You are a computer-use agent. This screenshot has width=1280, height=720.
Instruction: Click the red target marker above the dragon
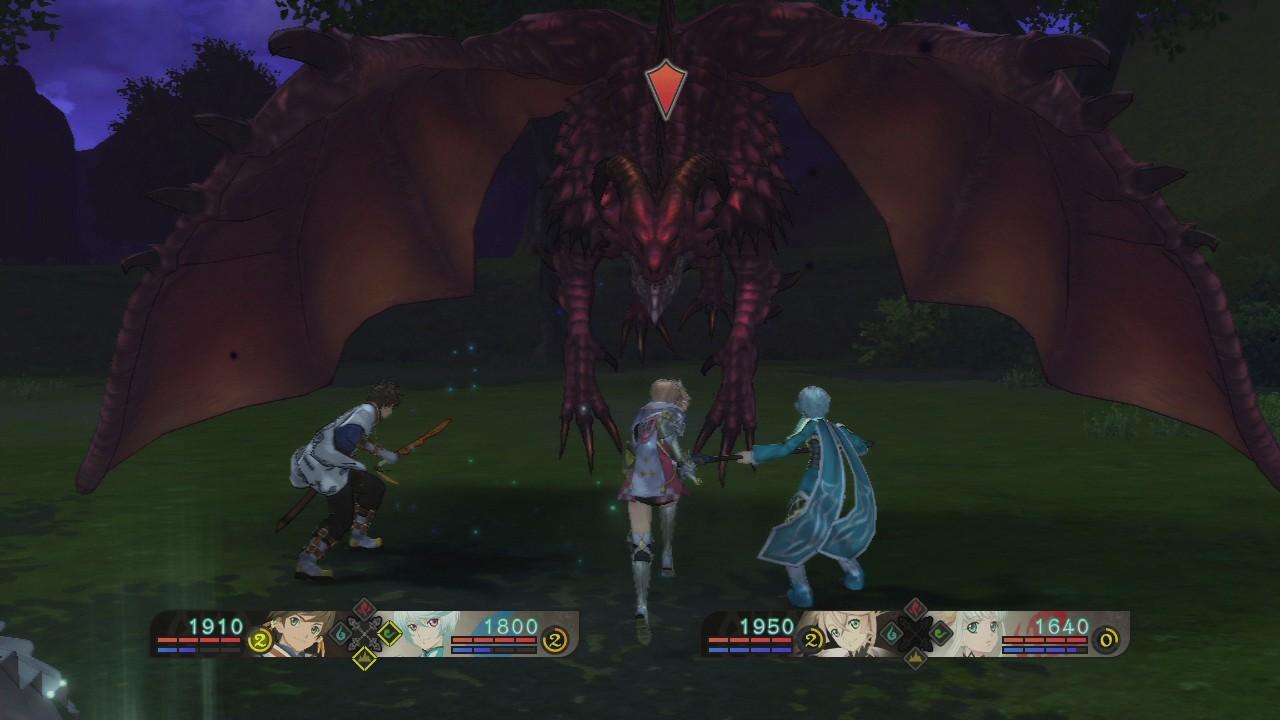tap(665, 90)
